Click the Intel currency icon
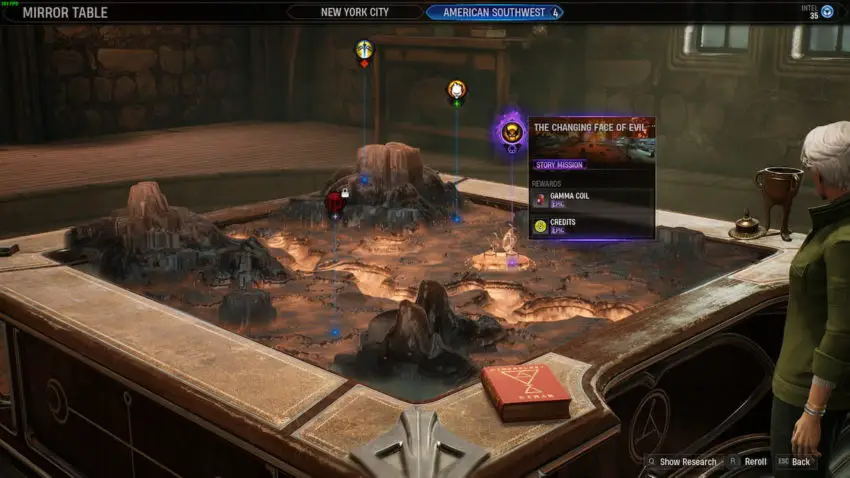Viewport: 850px width, 478px height. (x=827, y=12)
